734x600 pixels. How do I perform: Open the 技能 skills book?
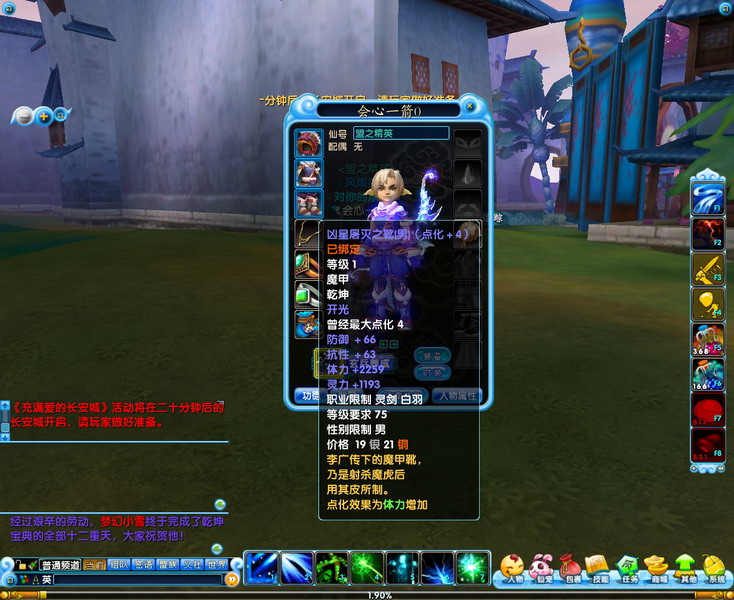pos(599,568)
